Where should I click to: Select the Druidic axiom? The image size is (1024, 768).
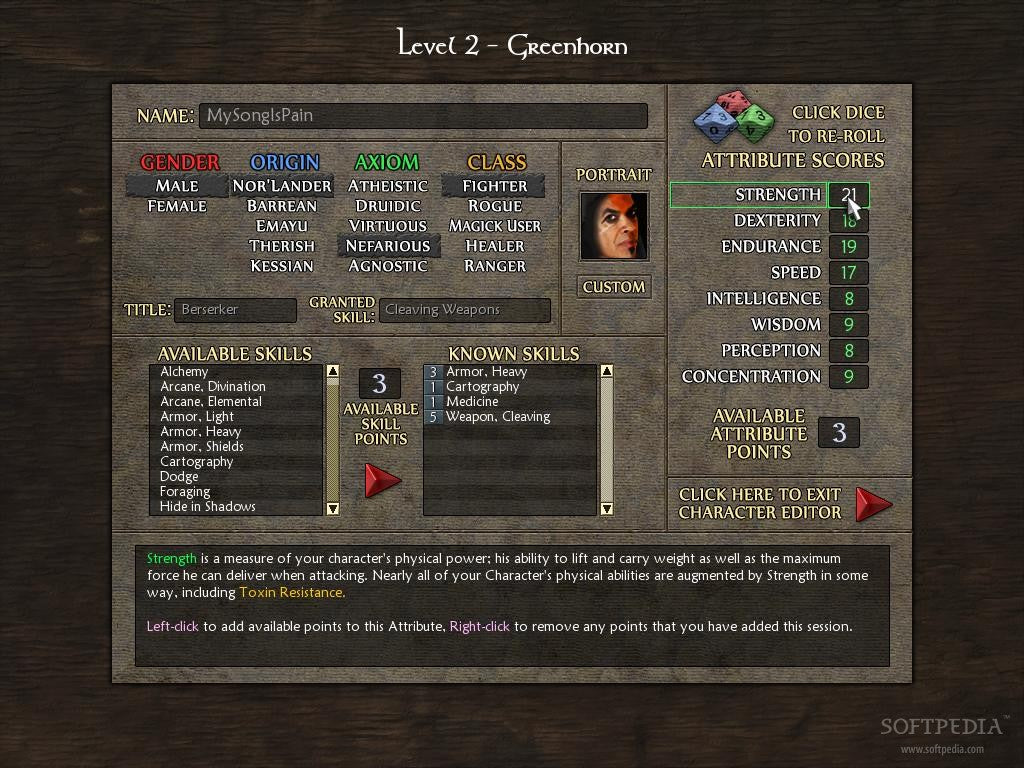(388, 206)
